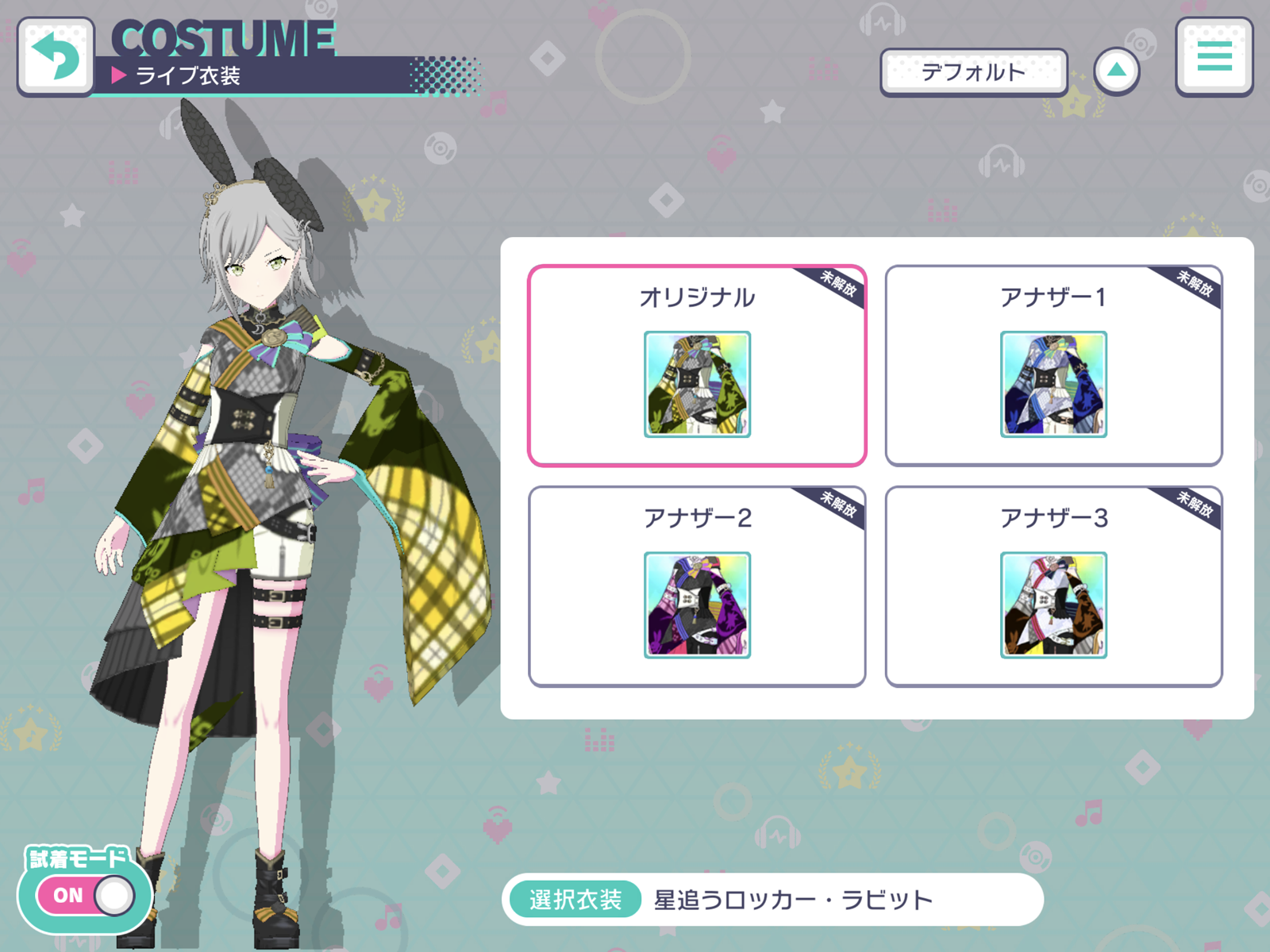Select the アナザー1 costume thumbnail icon

1052,385
